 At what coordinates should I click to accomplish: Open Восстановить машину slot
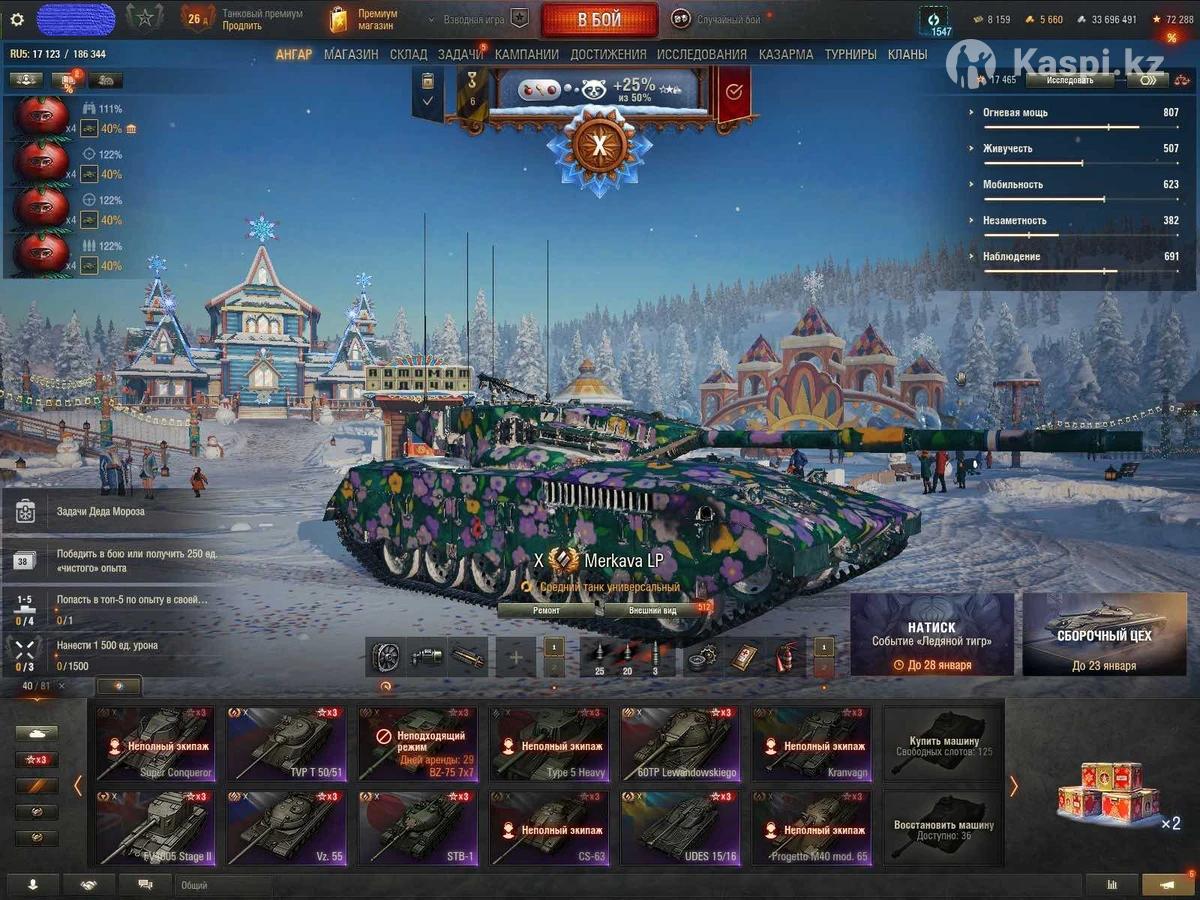tap(943, 829)
